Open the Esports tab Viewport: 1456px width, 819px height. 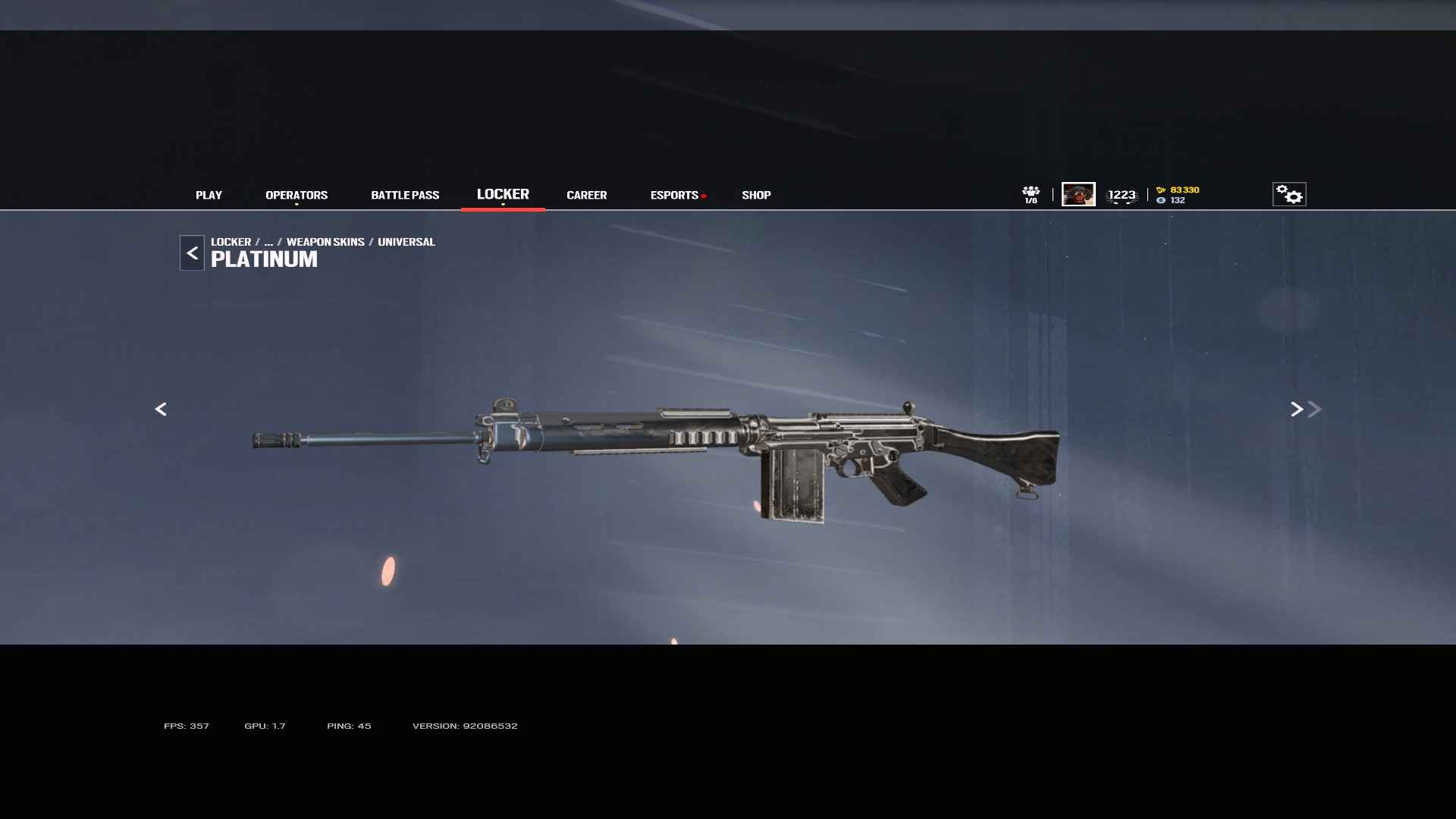point(674,195)
